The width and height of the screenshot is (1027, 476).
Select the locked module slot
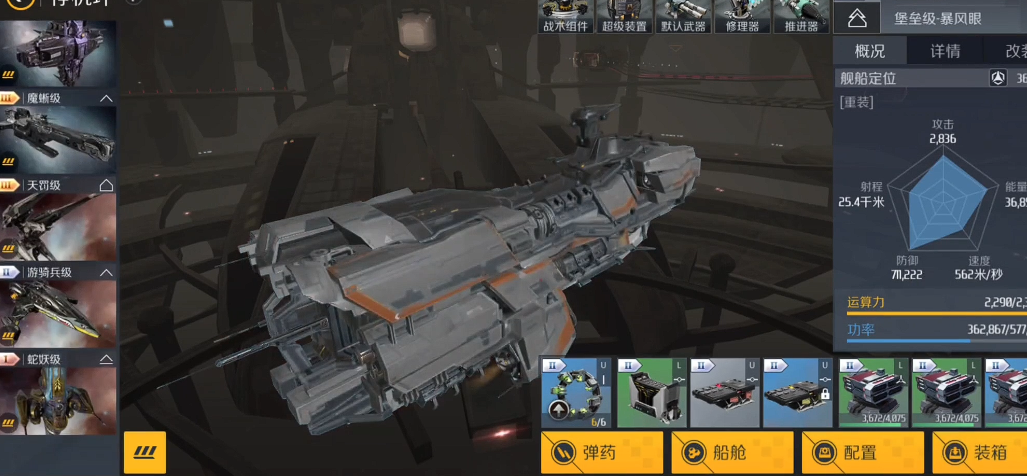[x=797, y=392]
